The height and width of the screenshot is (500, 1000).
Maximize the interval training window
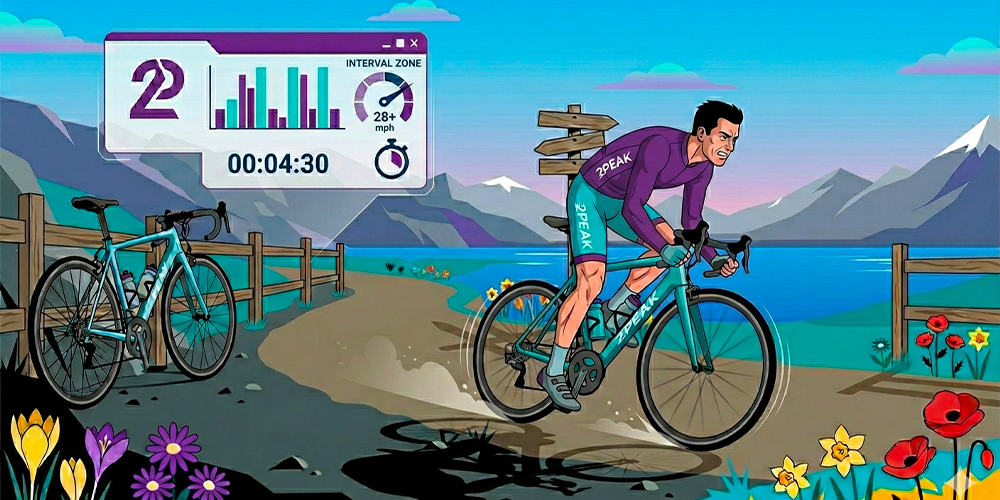point(400,43)
